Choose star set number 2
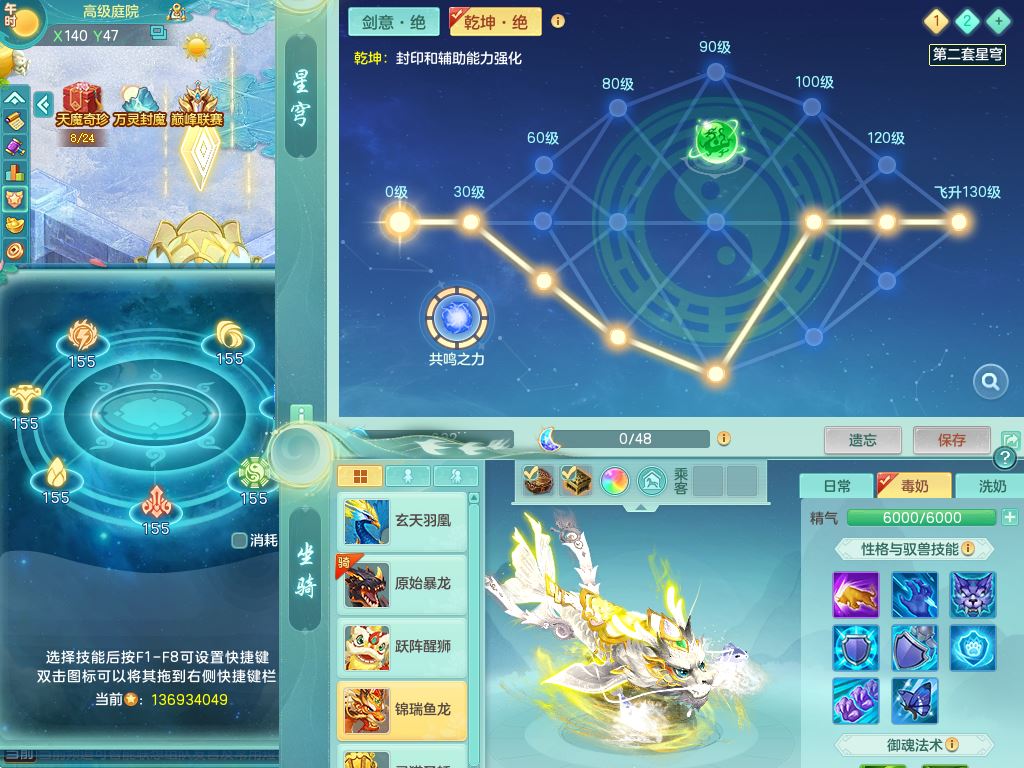 tap(967, 21)
